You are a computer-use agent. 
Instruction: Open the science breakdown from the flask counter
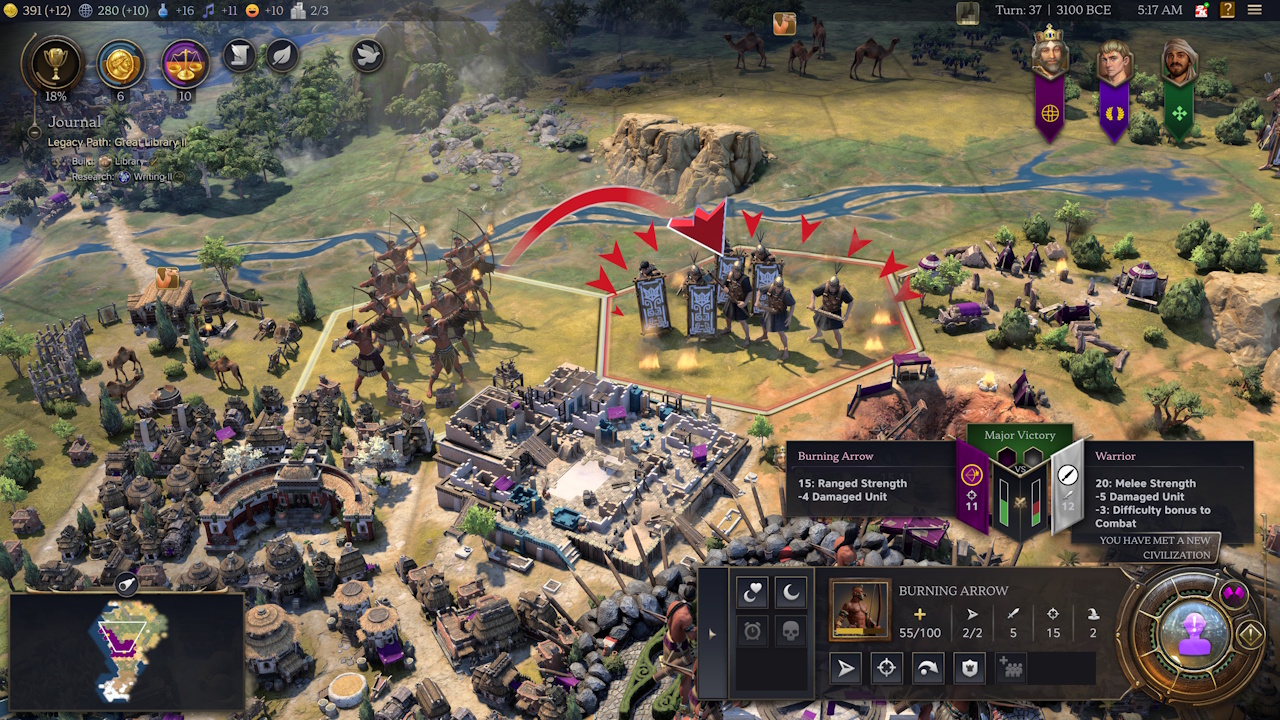(163, 10)
